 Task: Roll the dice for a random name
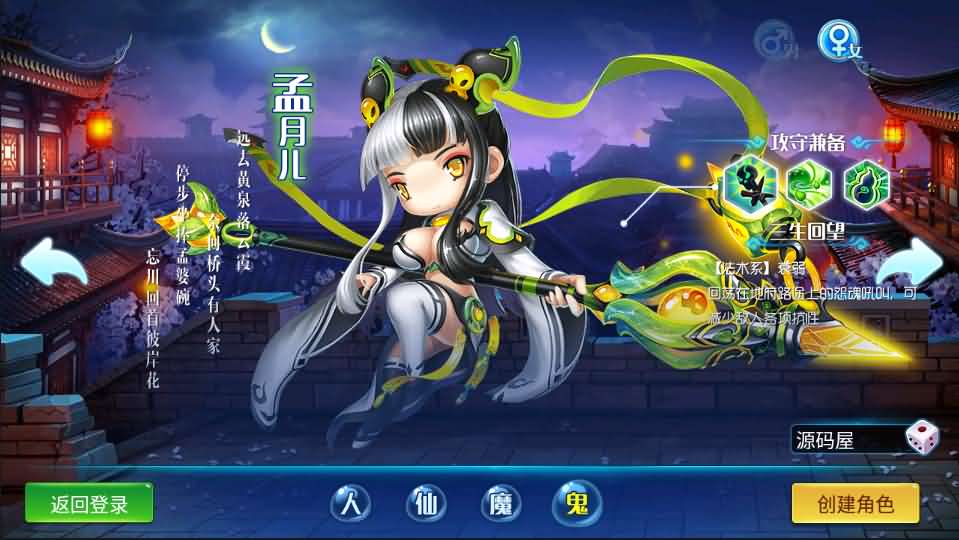tap(920, 438)
